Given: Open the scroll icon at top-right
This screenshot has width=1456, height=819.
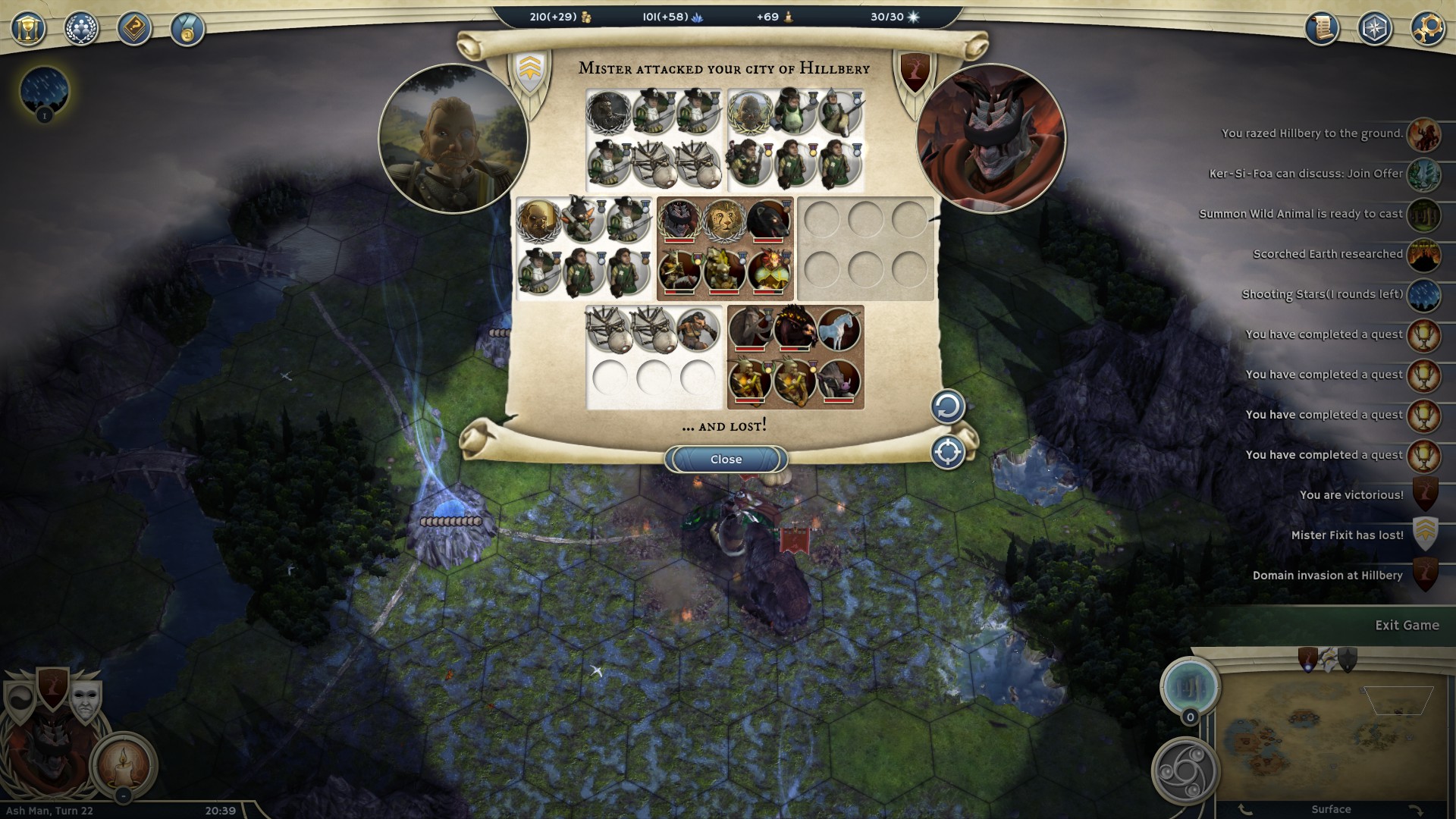Looking at the screenshot, I should 1322,30.
